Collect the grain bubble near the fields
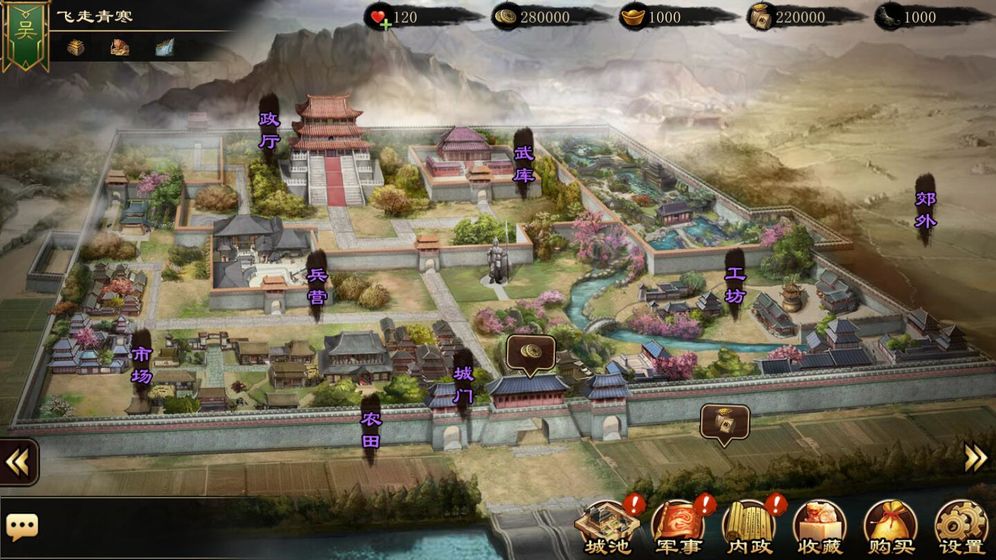 pyautogui.click(x=724, y=423)
